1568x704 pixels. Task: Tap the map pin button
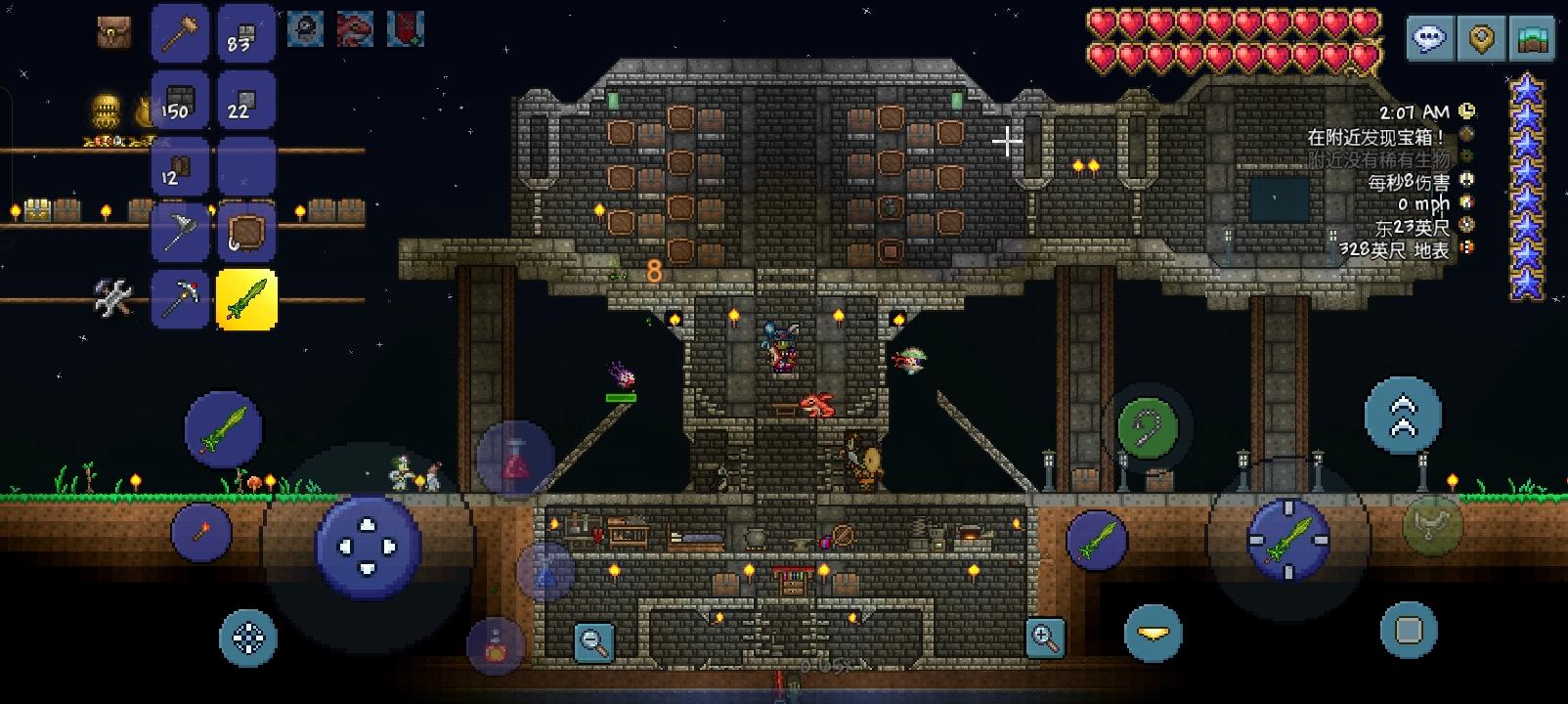(1482, 40)
